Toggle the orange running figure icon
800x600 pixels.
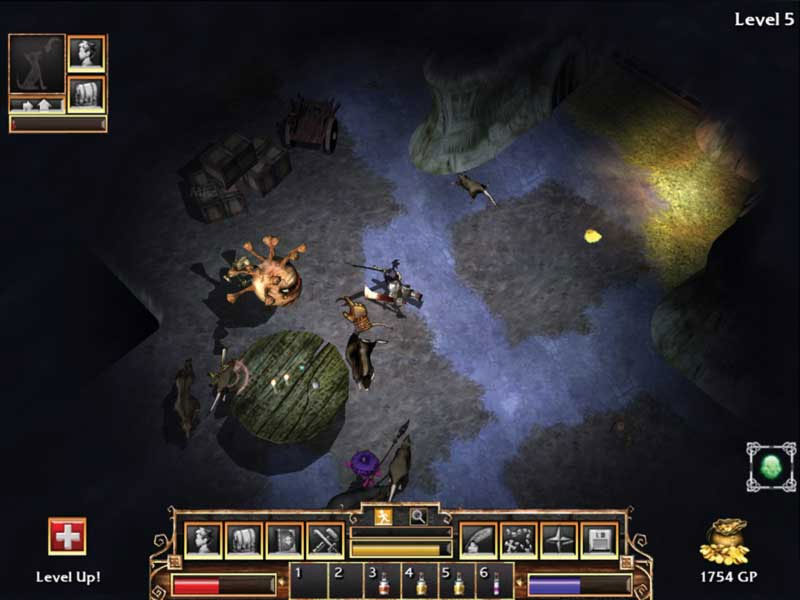[x=383, y=517]
